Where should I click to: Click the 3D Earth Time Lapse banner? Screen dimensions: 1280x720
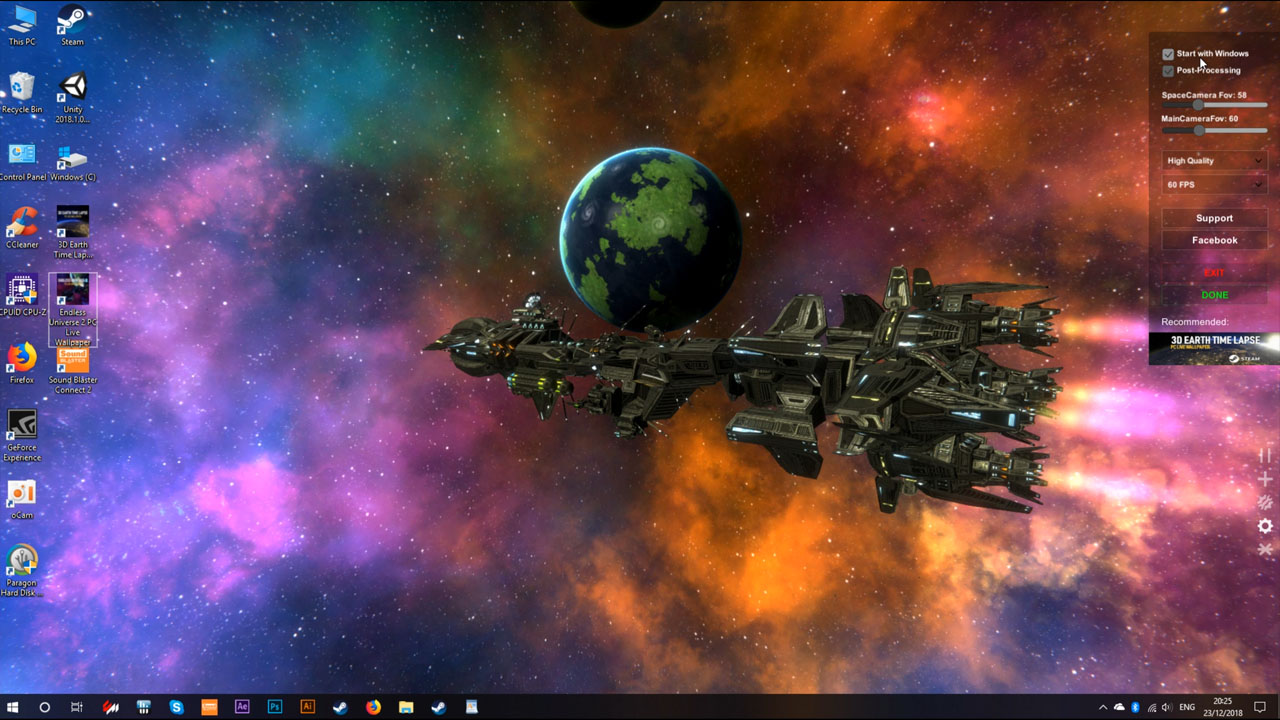tap(1213, 348)
